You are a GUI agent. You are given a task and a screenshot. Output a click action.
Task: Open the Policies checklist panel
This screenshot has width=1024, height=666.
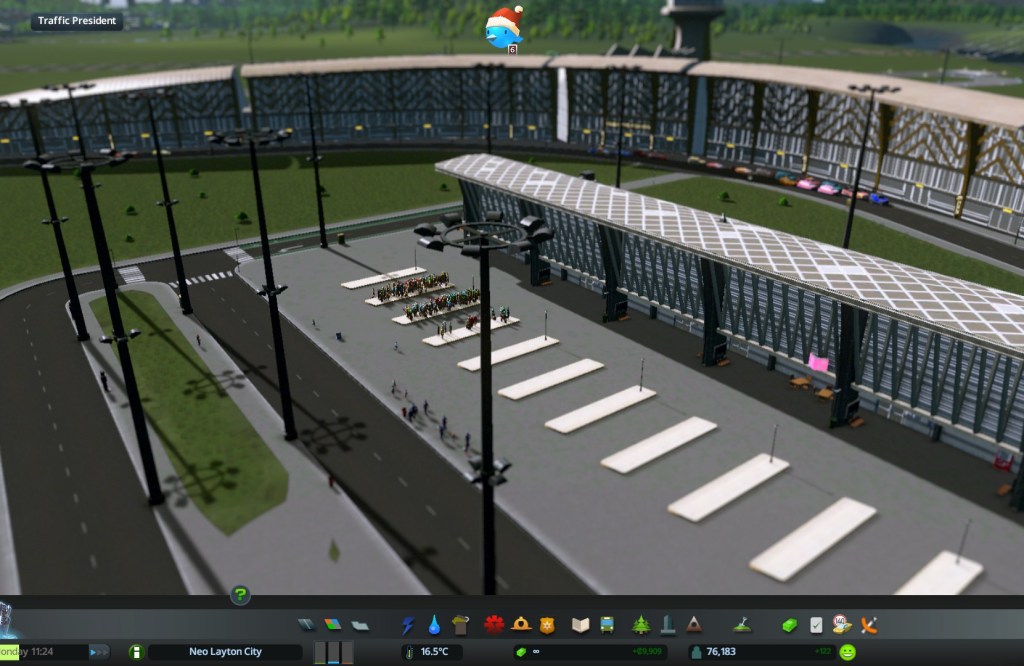pos(816,625)
